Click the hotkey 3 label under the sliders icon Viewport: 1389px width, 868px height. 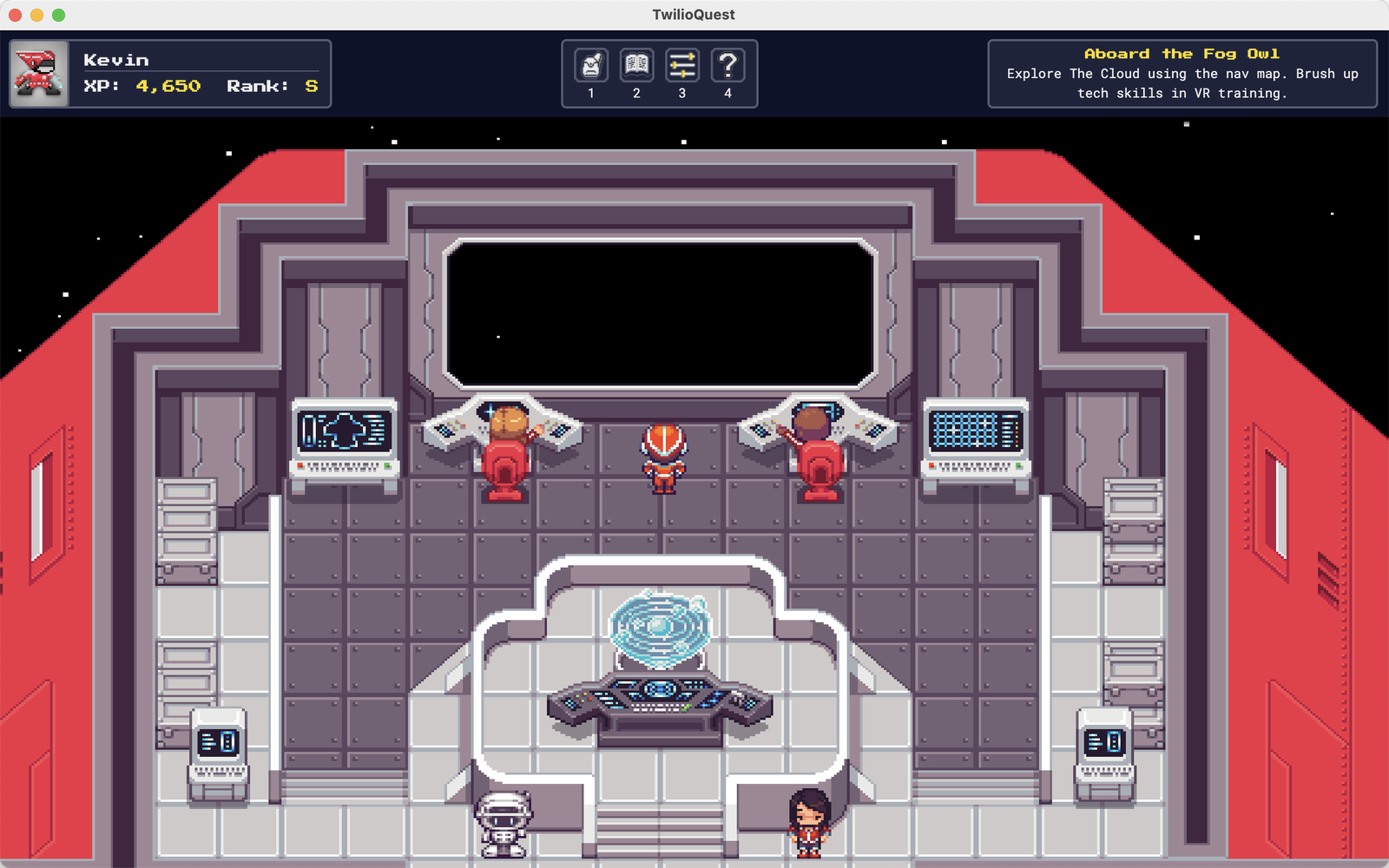tap(682, 93)
